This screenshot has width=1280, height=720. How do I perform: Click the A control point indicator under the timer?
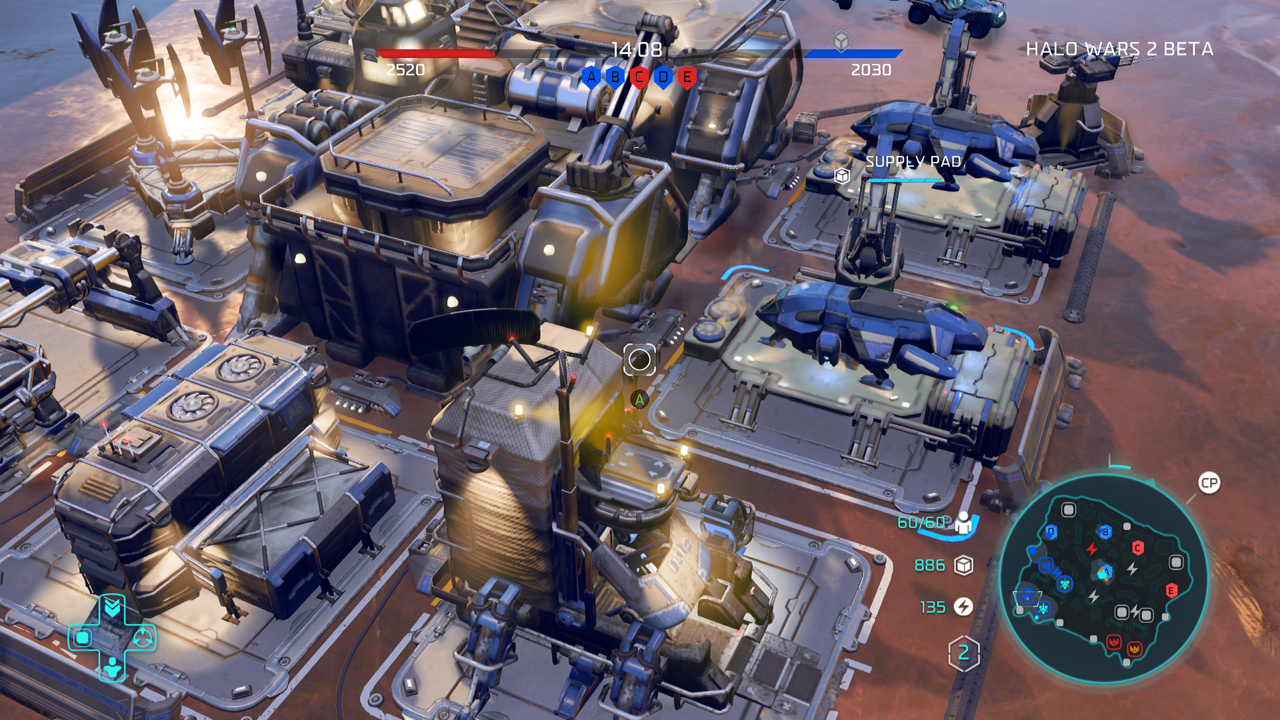coord(590,76)
